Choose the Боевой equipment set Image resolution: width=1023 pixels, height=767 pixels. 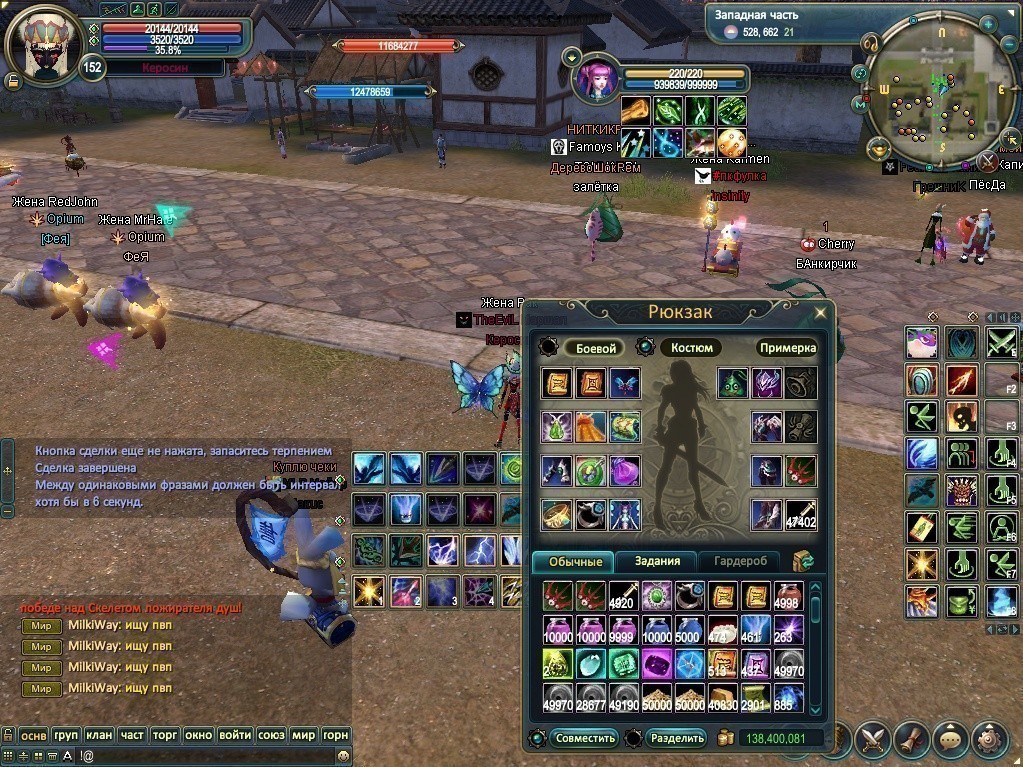pos(593,348)
